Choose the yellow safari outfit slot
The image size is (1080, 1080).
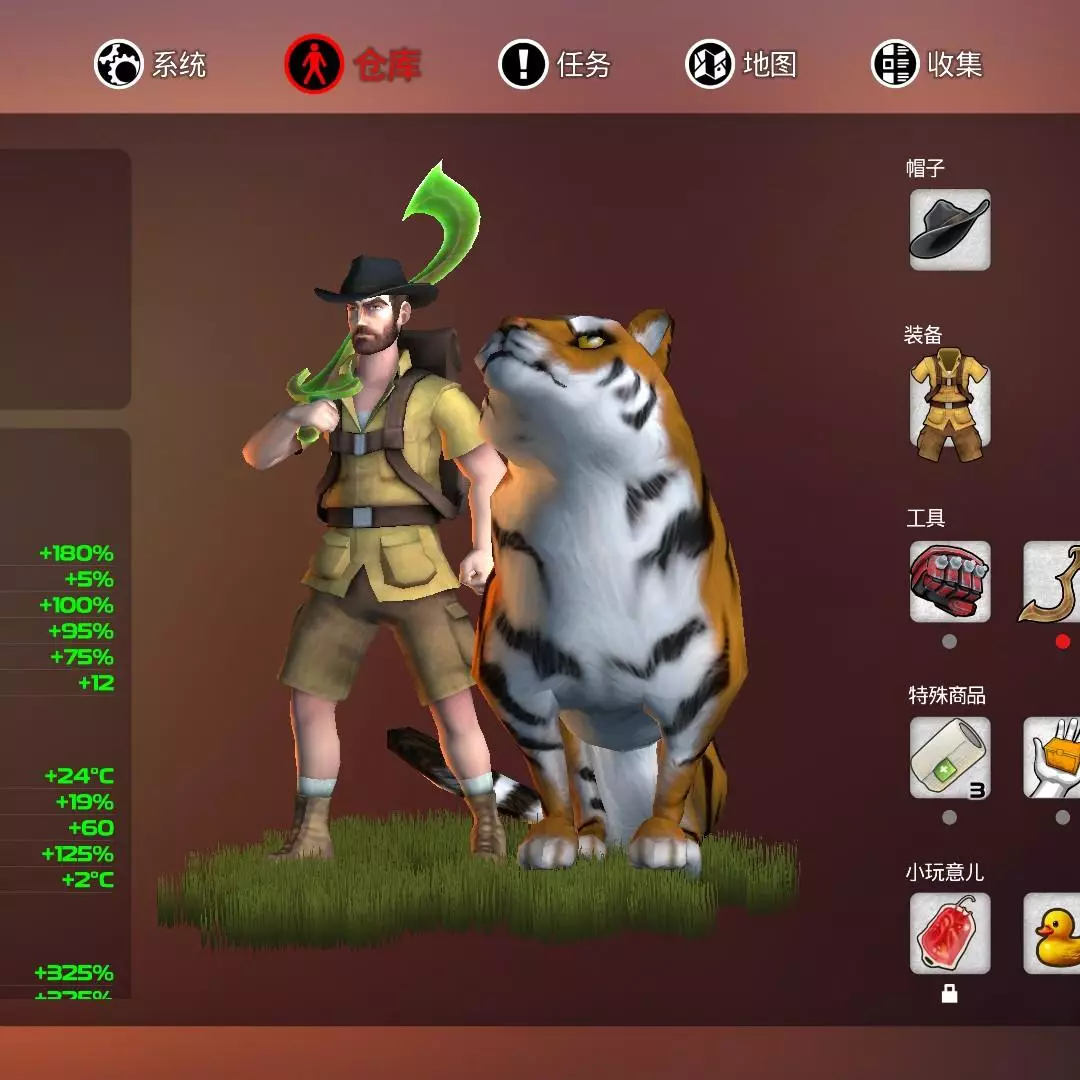[949, 404]
